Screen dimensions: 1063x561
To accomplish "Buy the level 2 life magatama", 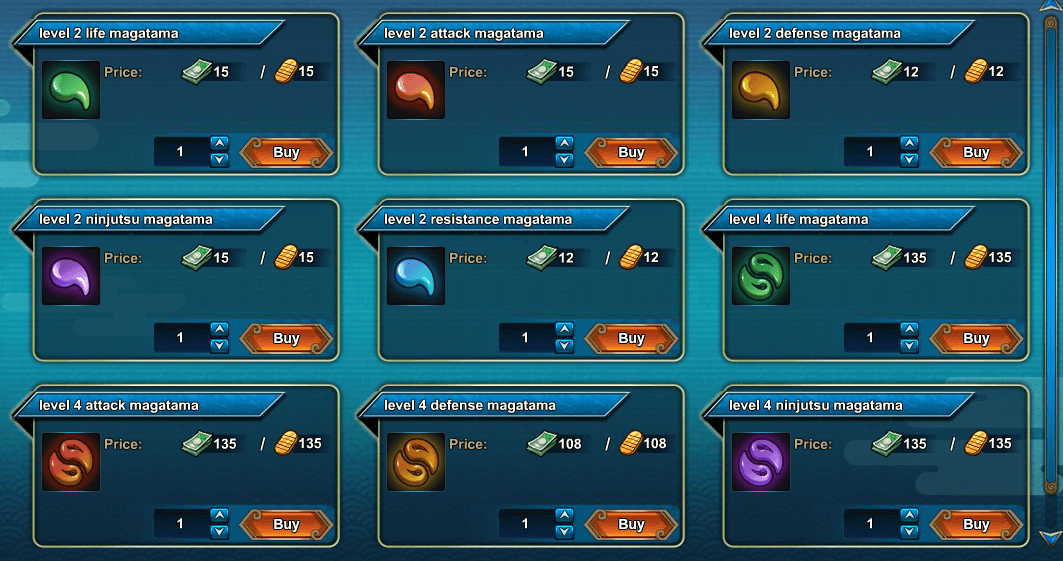I will point(286,153).
